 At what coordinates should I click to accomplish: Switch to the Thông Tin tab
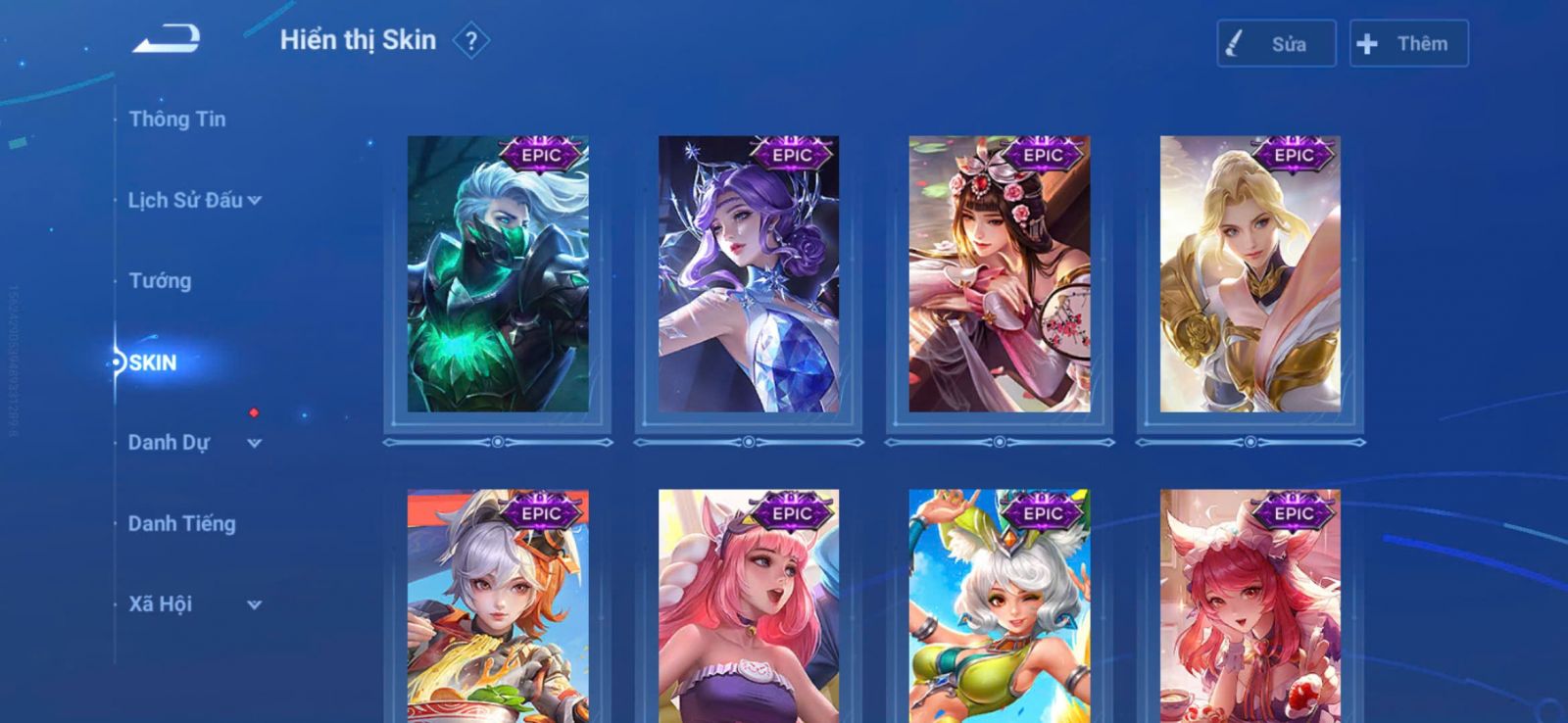pos(176,120)
